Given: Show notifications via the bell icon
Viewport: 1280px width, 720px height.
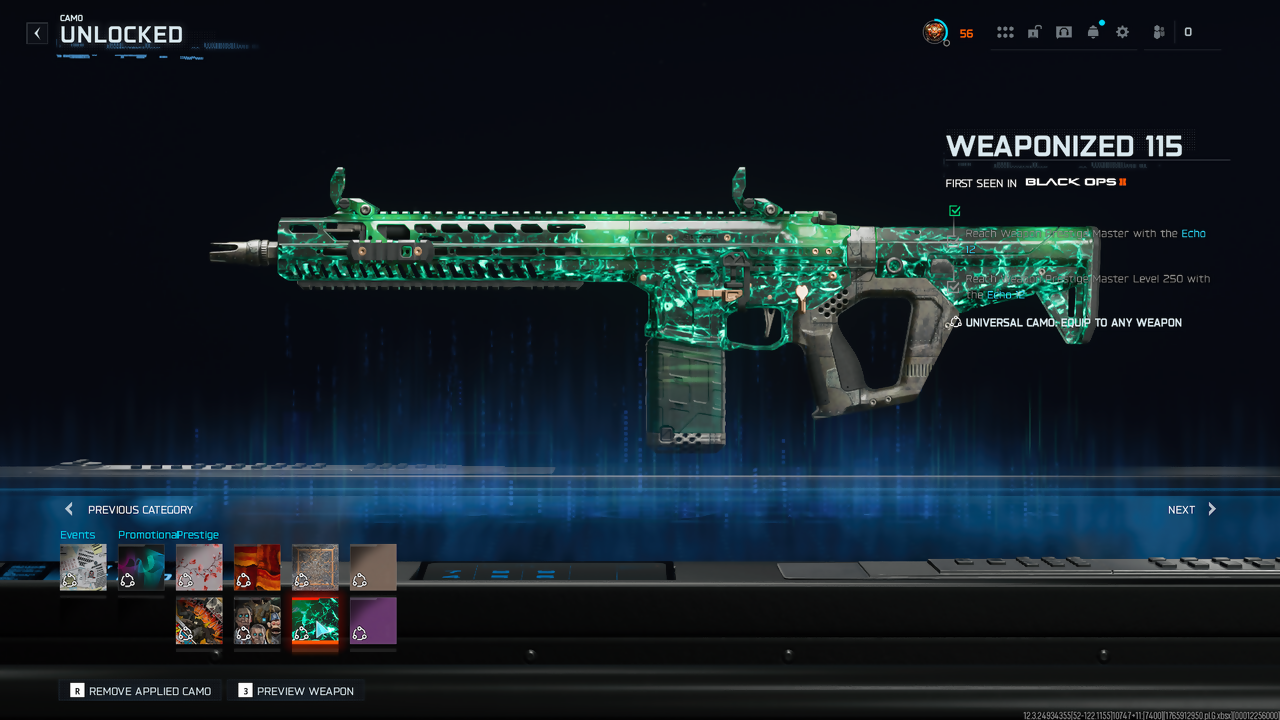Looking at the screenshot, I should 1093,32.
